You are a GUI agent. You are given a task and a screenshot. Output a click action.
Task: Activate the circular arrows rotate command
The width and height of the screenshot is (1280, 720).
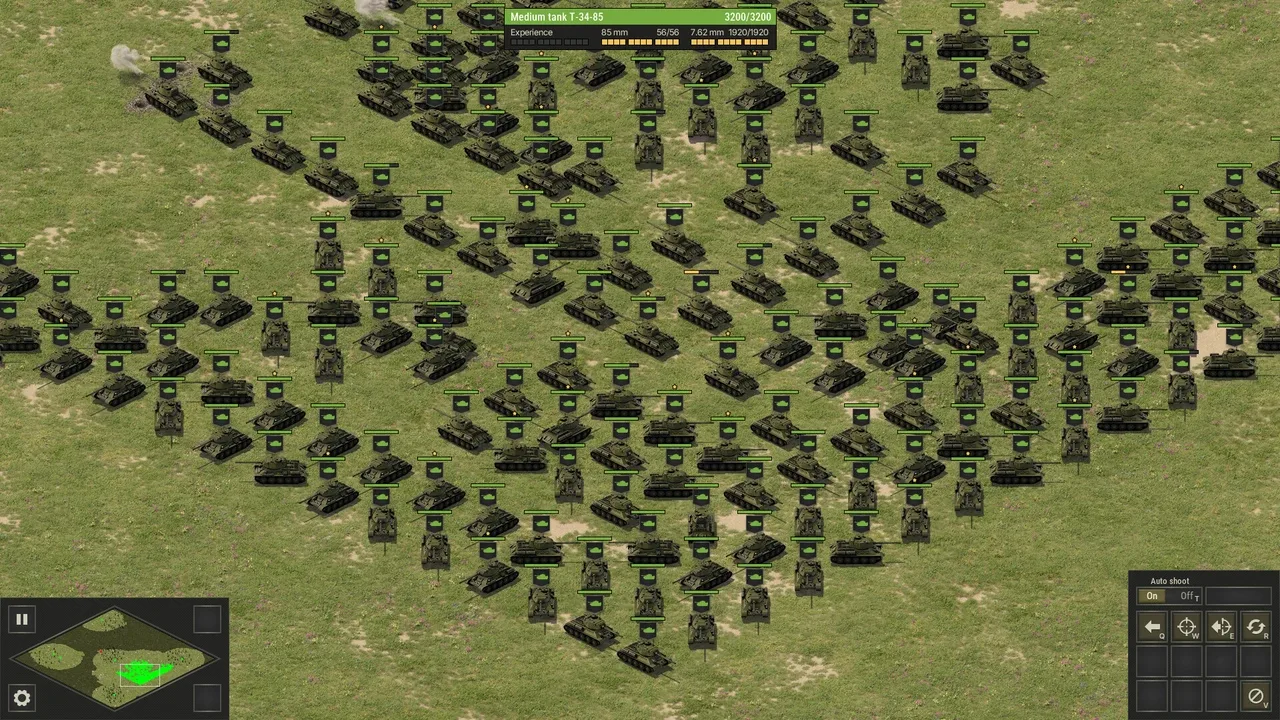pyautogui.click(x=1255, y=627)
